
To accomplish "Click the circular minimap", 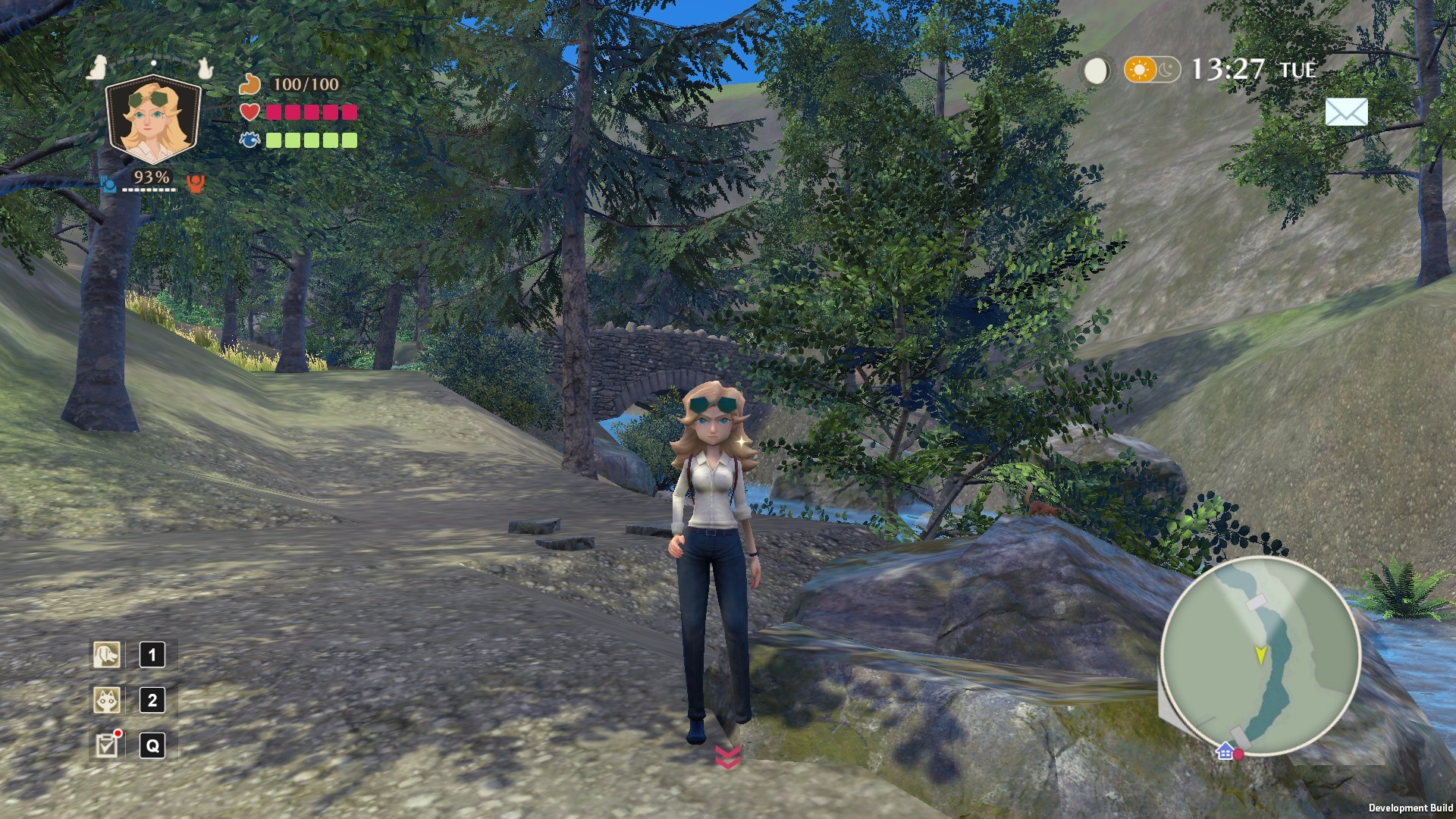I will tap(1260, 656).
